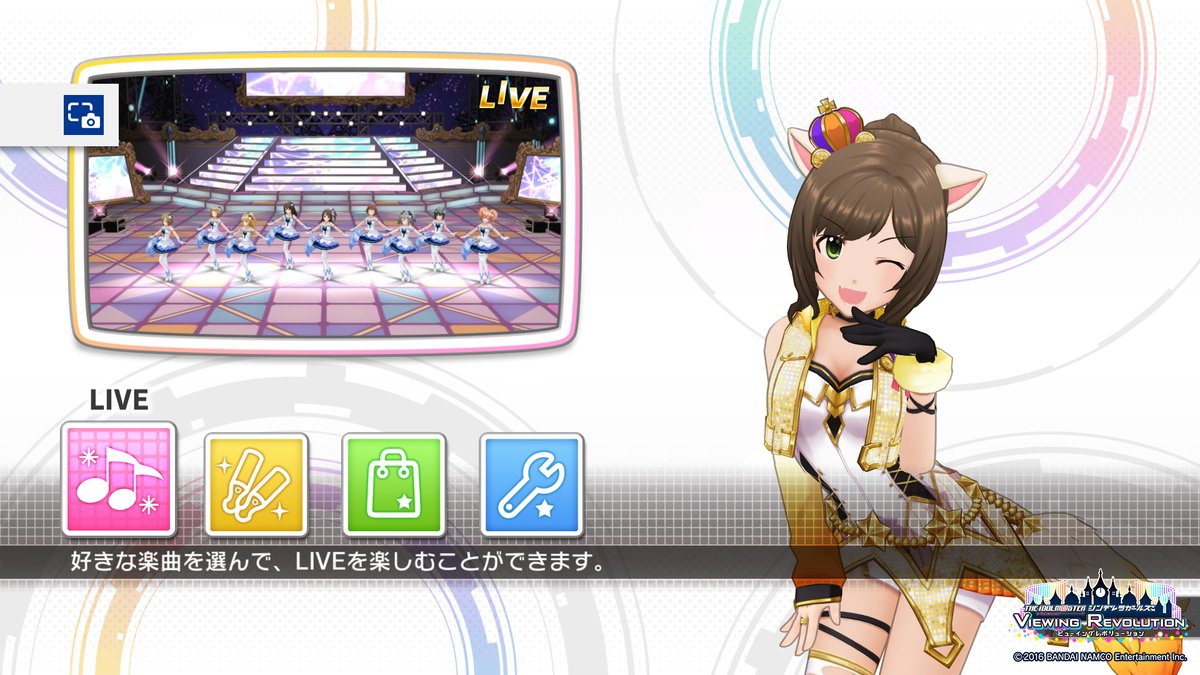The width and height of the screenshot is (1200, 675).
Task: Open the pink LIVE music note menu
Action: point(119,480)
